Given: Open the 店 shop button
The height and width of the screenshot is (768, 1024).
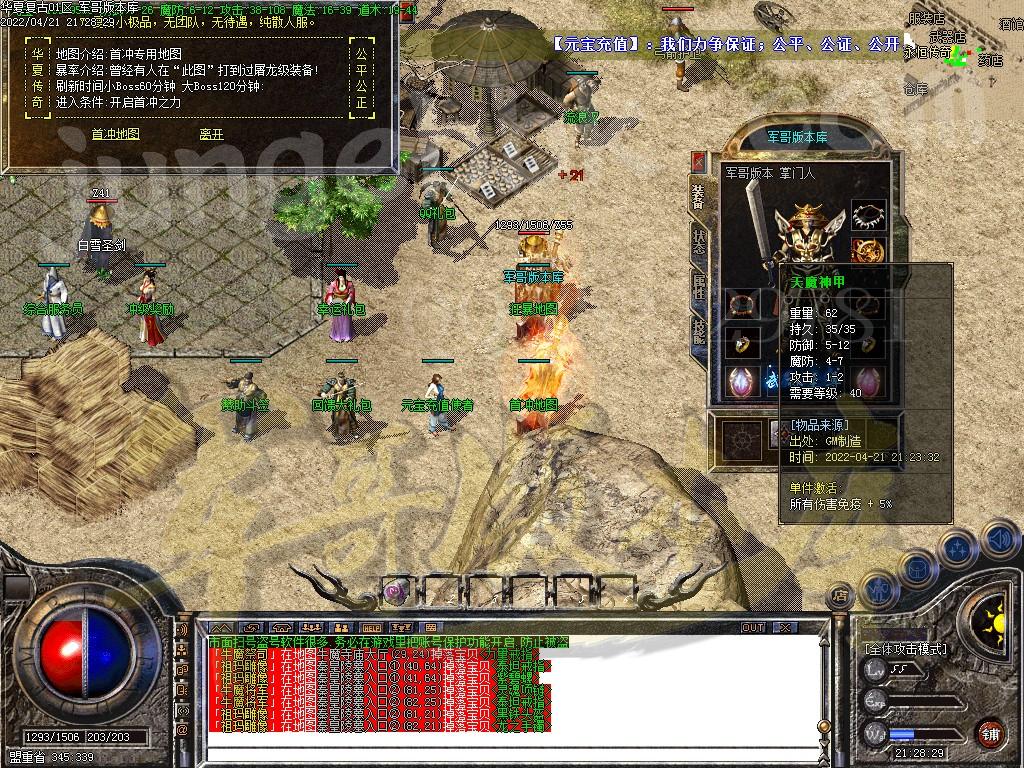Looking at the screenshot, I should 841,597.
